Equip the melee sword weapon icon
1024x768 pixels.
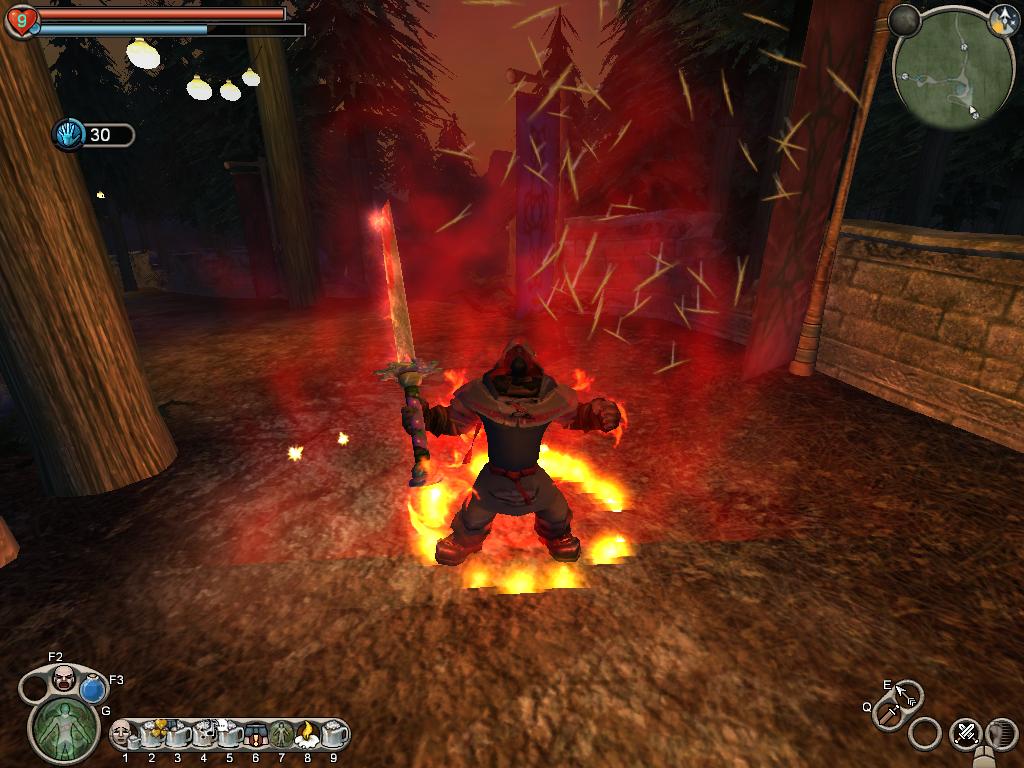[888, 713]
